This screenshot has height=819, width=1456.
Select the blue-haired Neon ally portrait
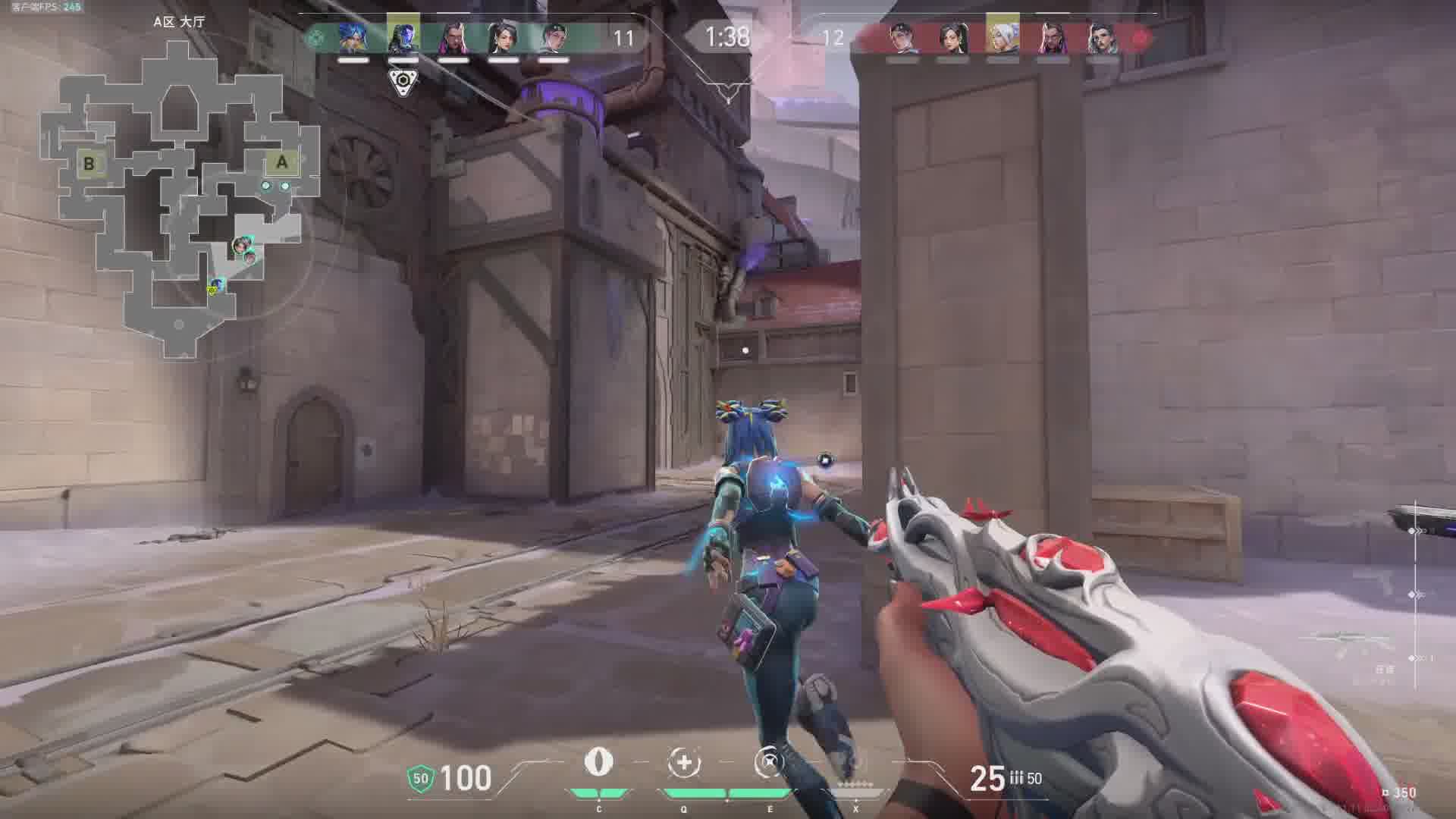pos(353,37)
